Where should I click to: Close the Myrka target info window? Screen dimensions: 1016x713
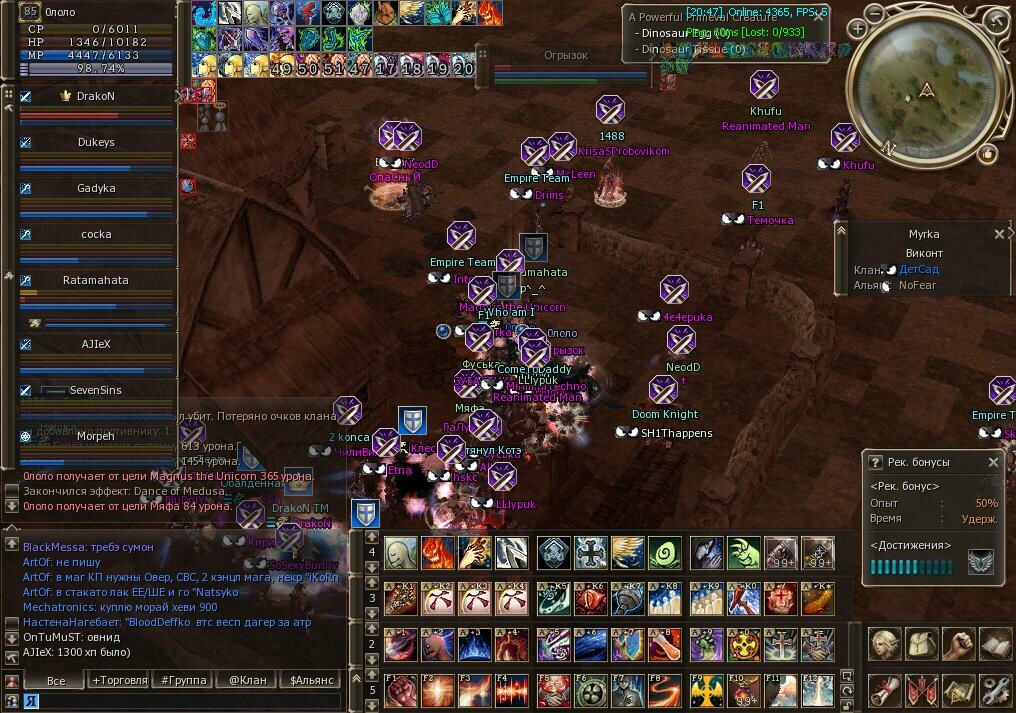click(999, 234)
